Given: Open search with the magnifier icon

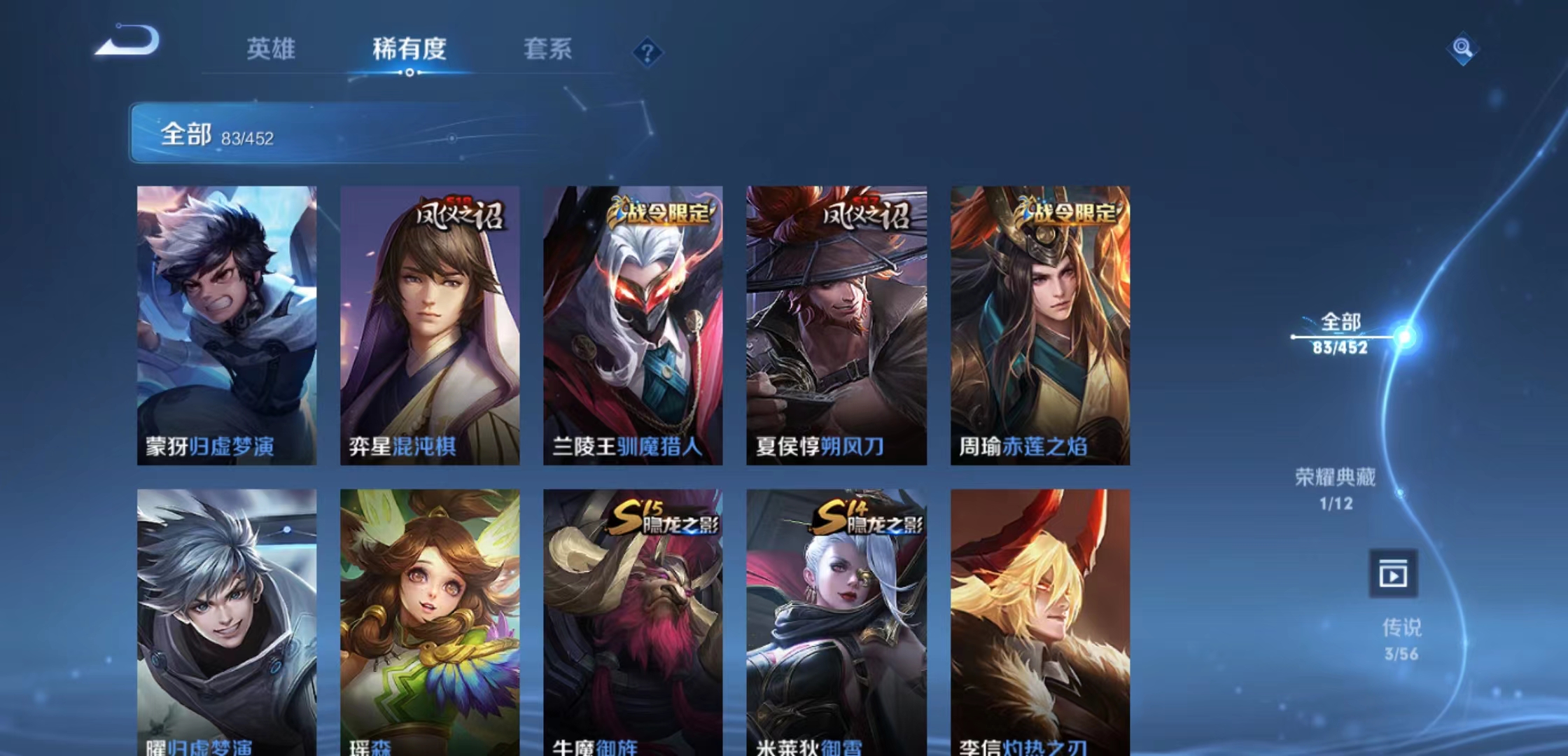Looking at the screenshot, I should tap(1463, 48).
